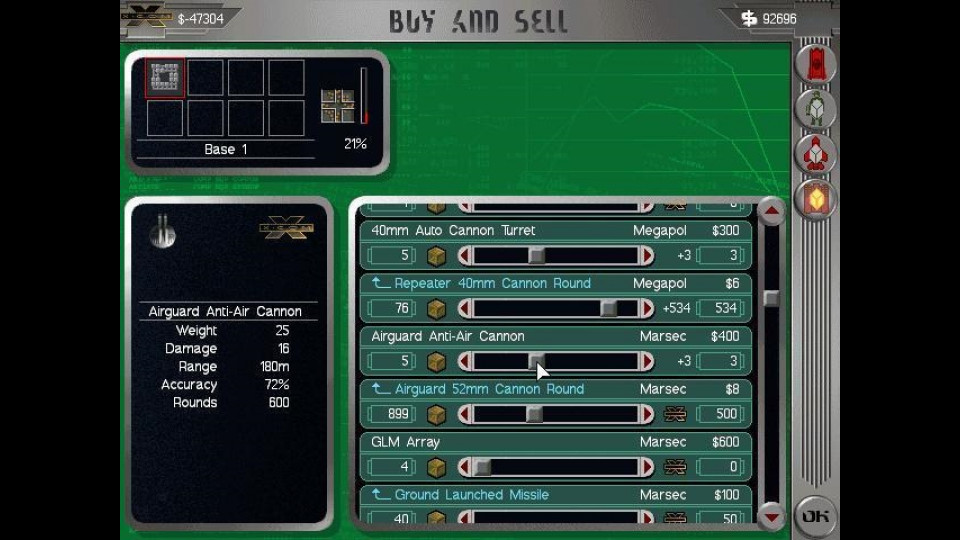The image size is (960, 540).
Task: Grab the item list scrollbar thumb
Action: (771, 298)
